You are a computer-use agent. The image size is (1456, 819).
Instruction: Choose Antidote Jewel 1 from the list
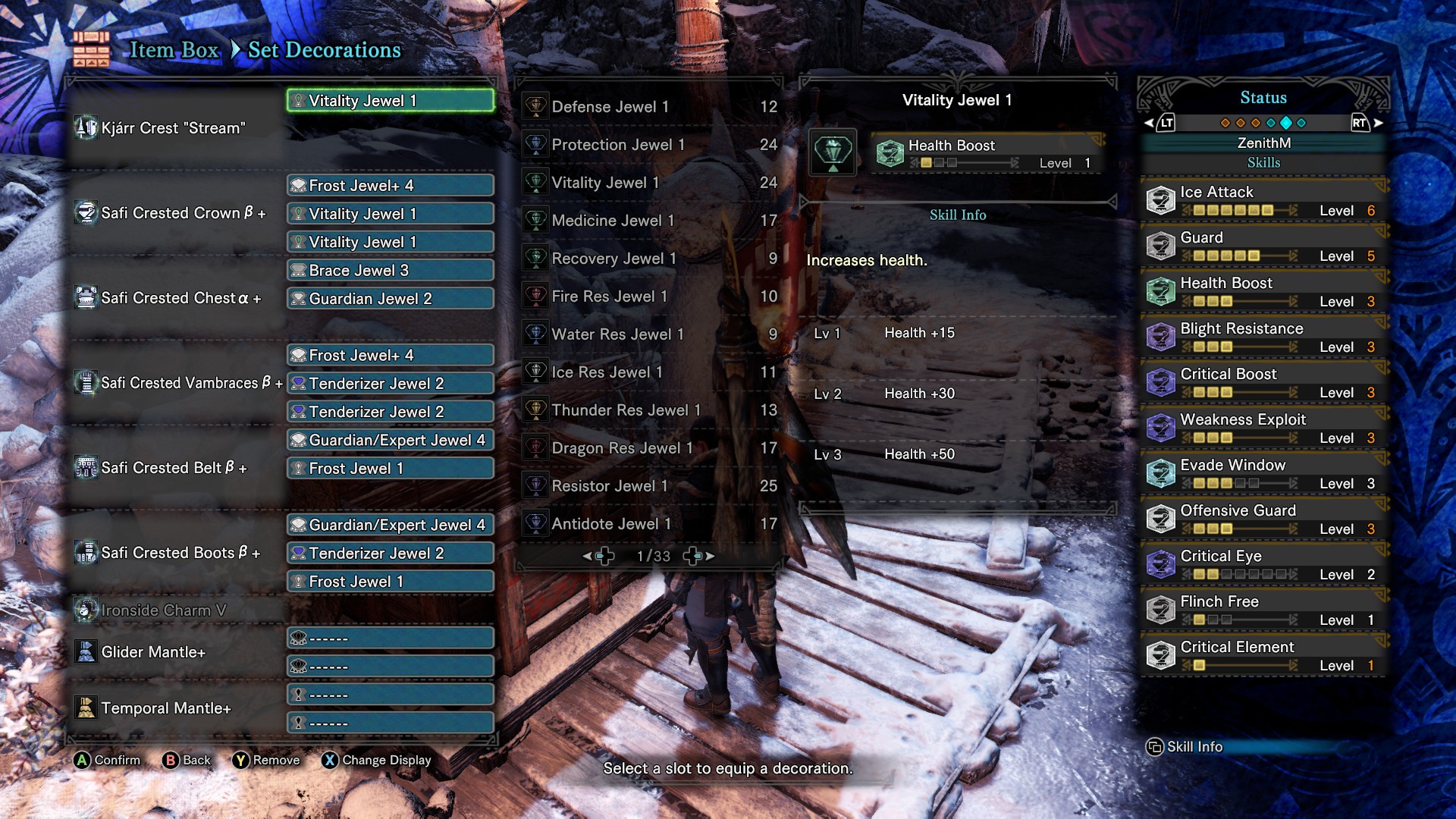(x=649, y=524)
